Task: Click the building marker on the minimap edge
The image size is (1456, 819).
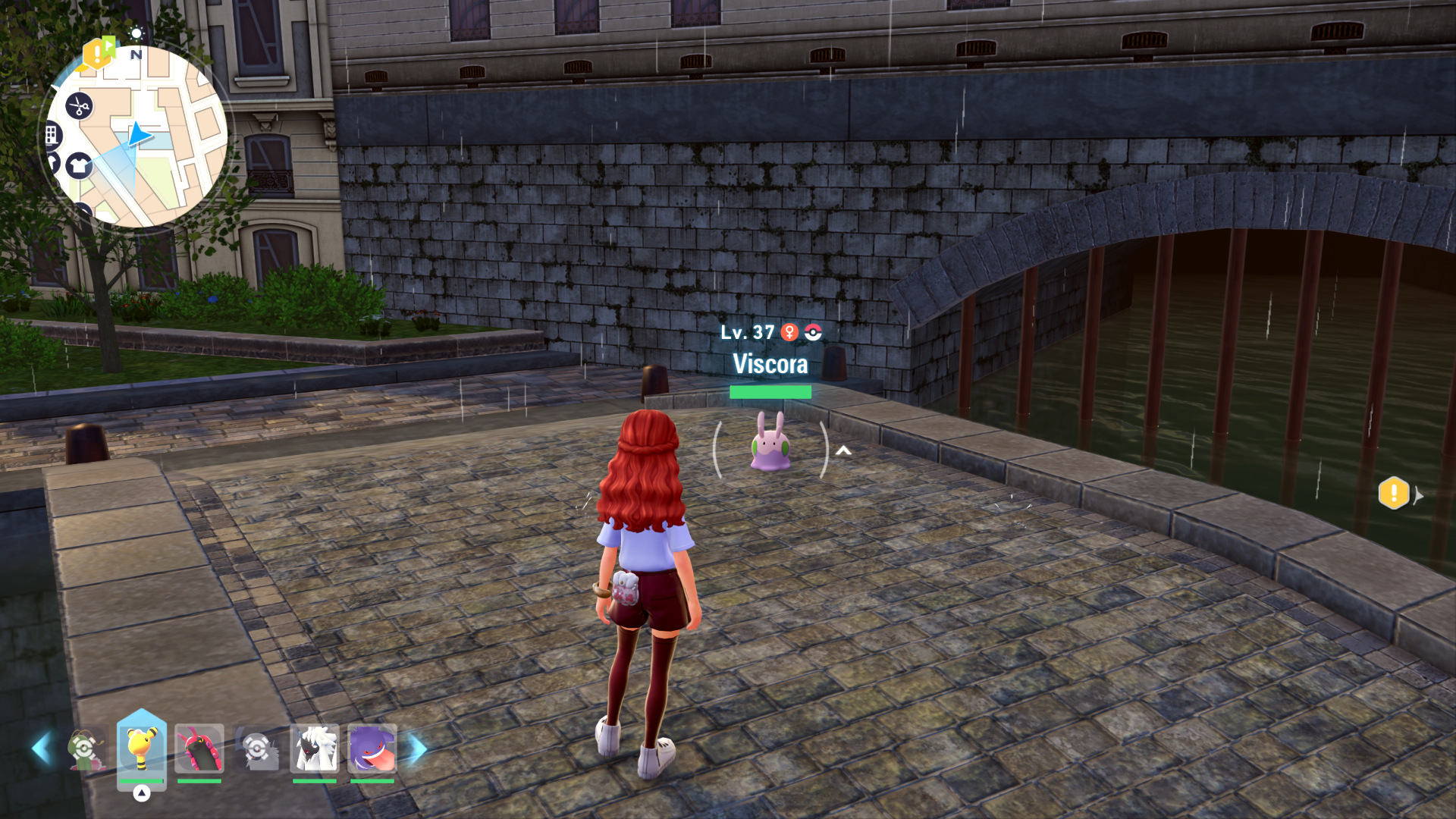Action: point(52,136)
